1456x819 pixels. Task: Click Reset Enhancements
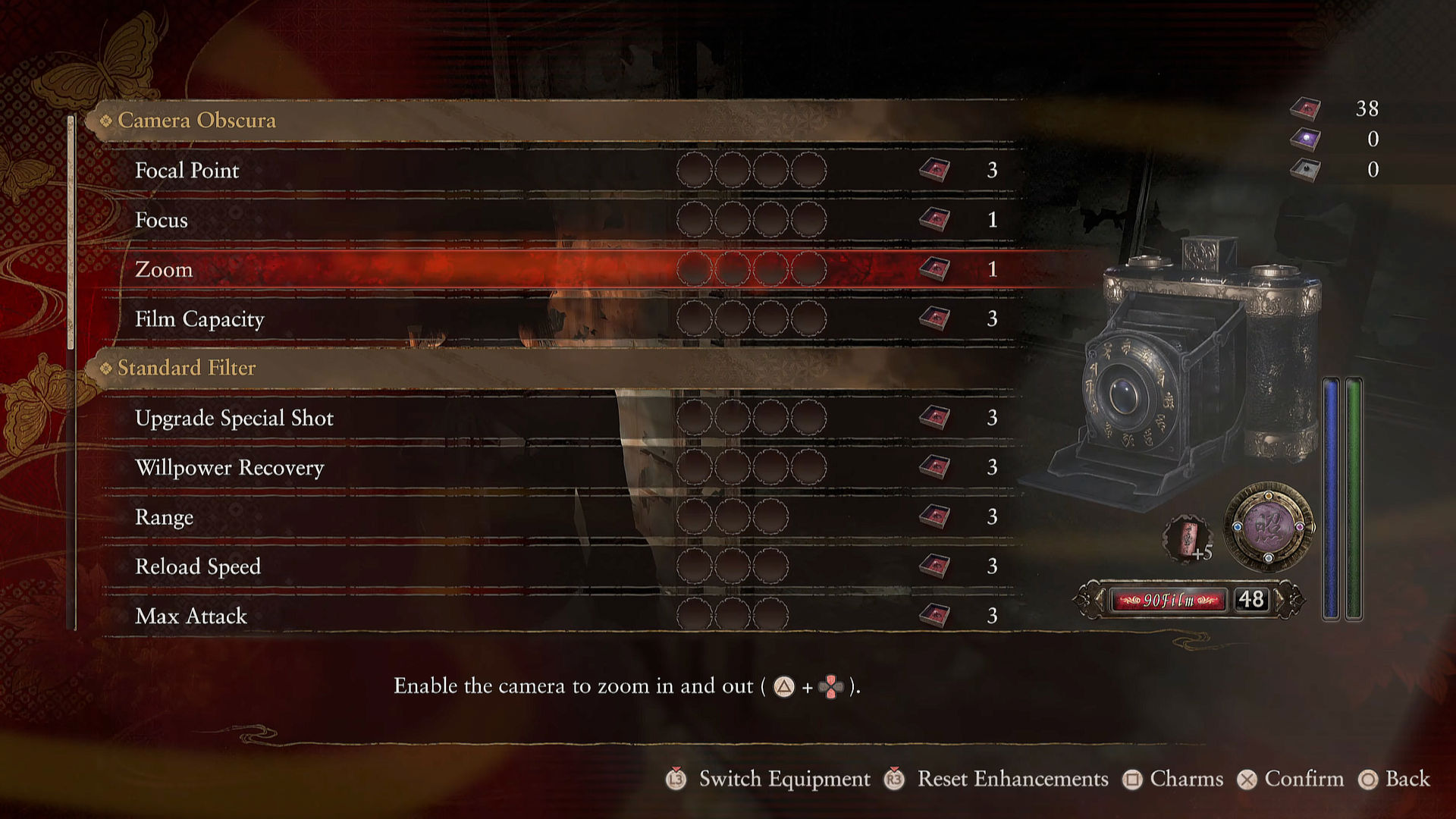pyautogui.click(x=1012, y=779)
